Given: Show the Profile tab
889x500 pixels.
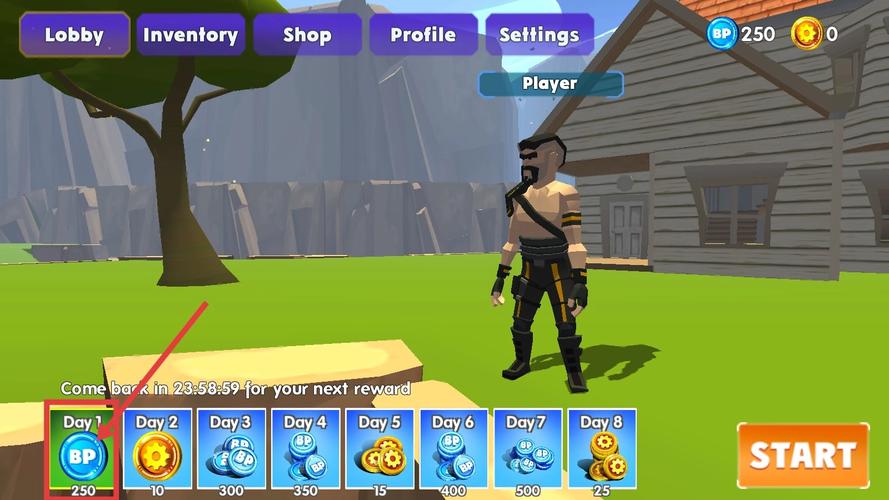Looking at the screenshot, I should point(423,35).
